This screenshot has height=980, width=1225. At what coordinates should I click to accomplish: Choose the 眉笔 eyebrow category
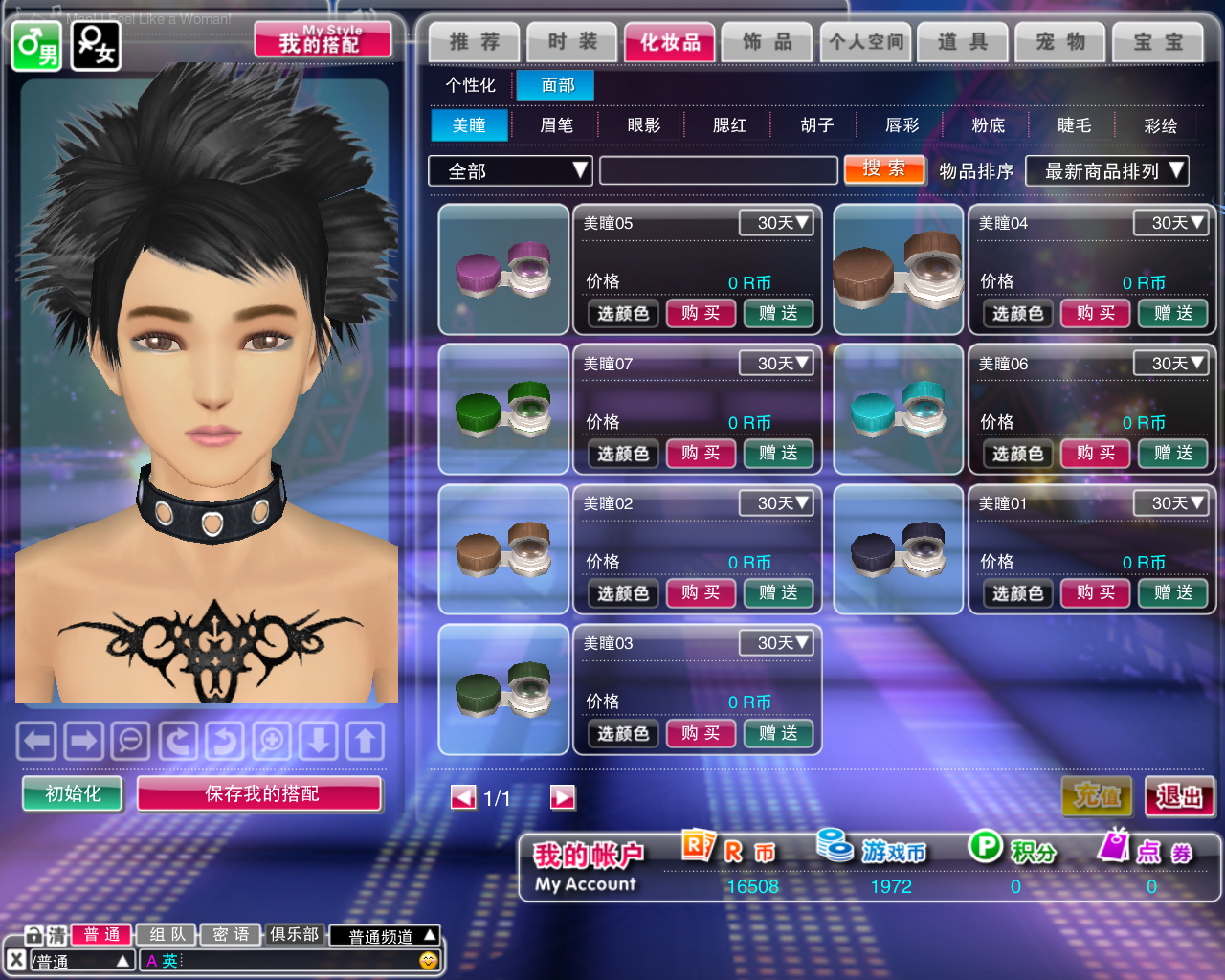point(556,125)
